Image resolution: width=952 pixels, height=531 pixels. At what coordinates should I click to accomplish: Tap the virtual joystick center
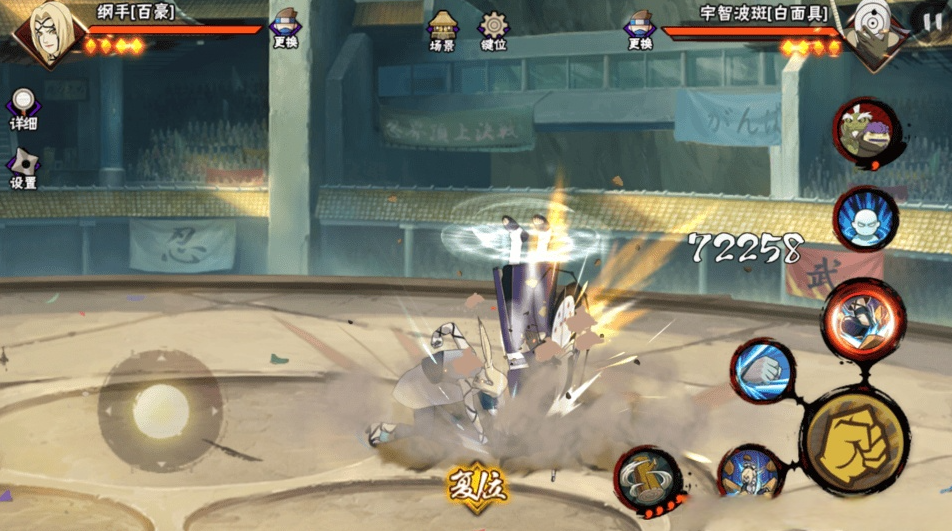(160, 410)
